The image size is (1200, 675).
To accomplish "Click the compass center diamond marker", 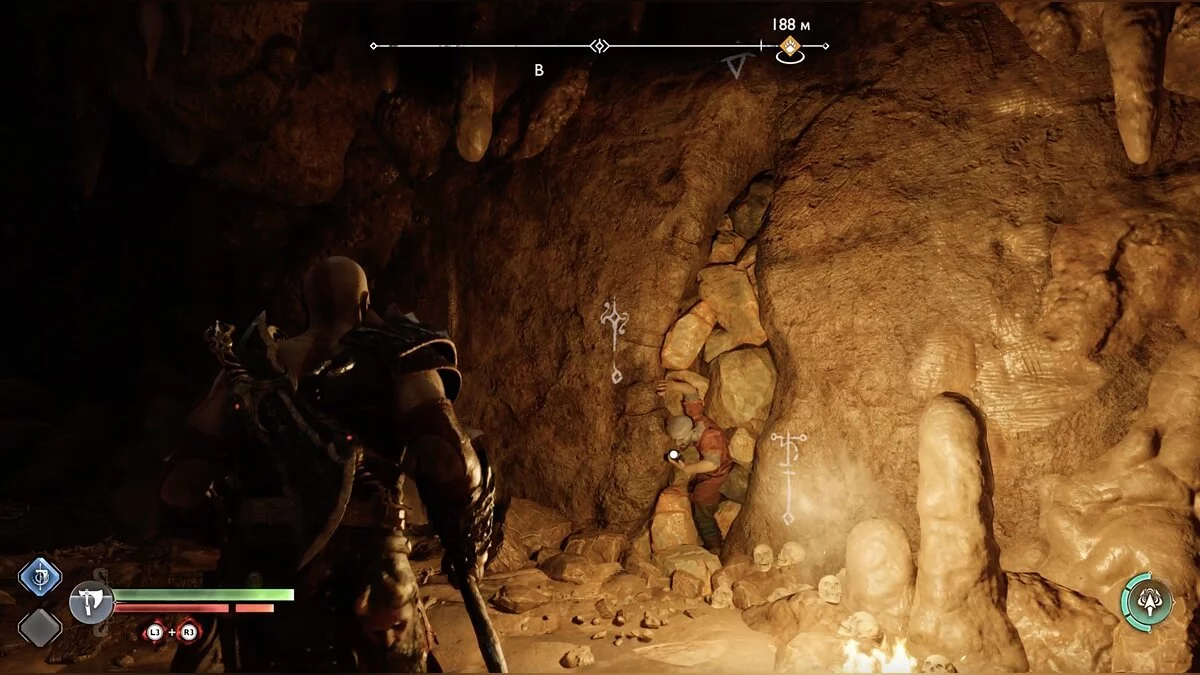I will (599, 46).
